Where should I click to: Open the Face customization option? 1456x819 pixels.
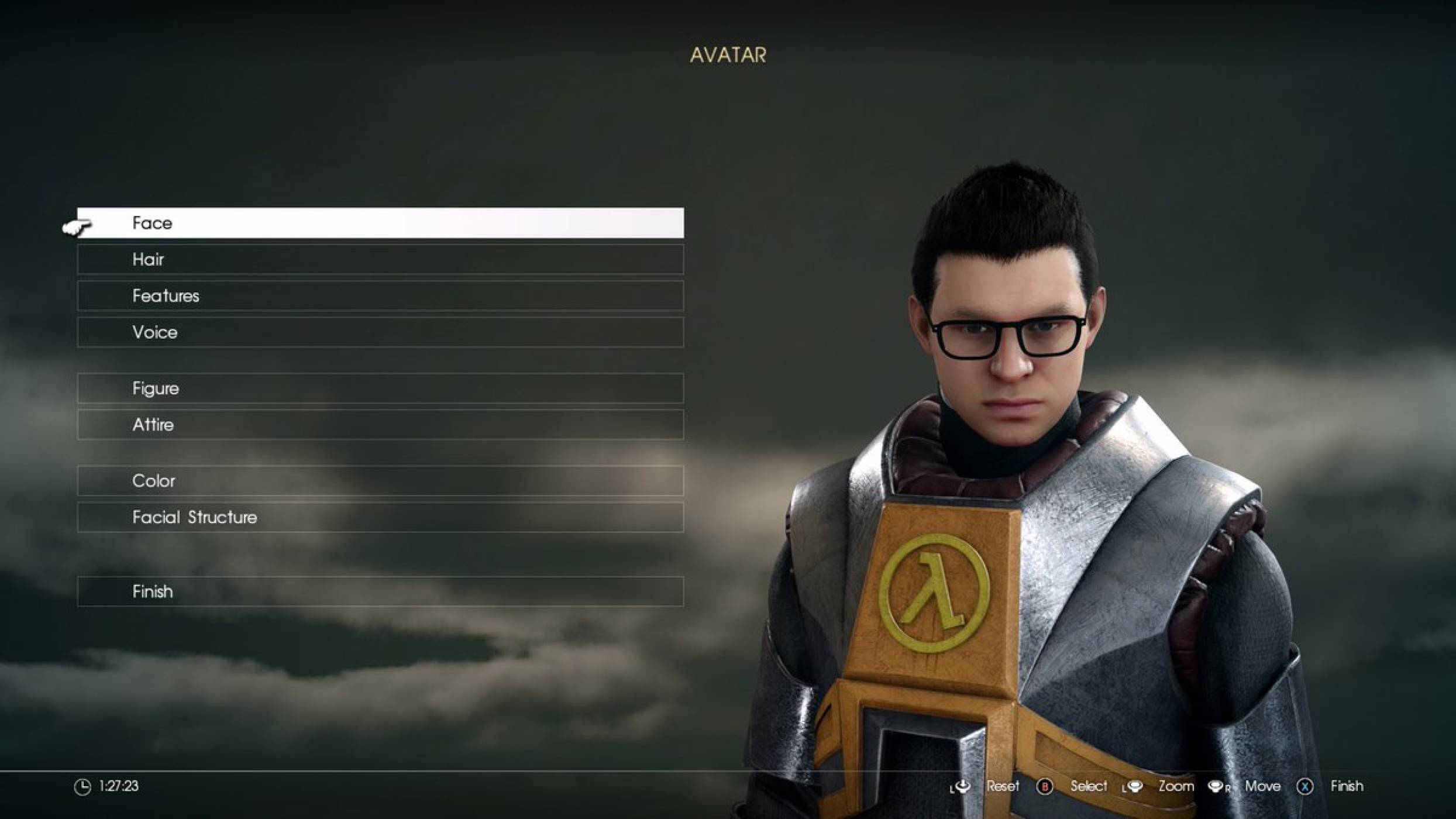(x=380, y=223)
